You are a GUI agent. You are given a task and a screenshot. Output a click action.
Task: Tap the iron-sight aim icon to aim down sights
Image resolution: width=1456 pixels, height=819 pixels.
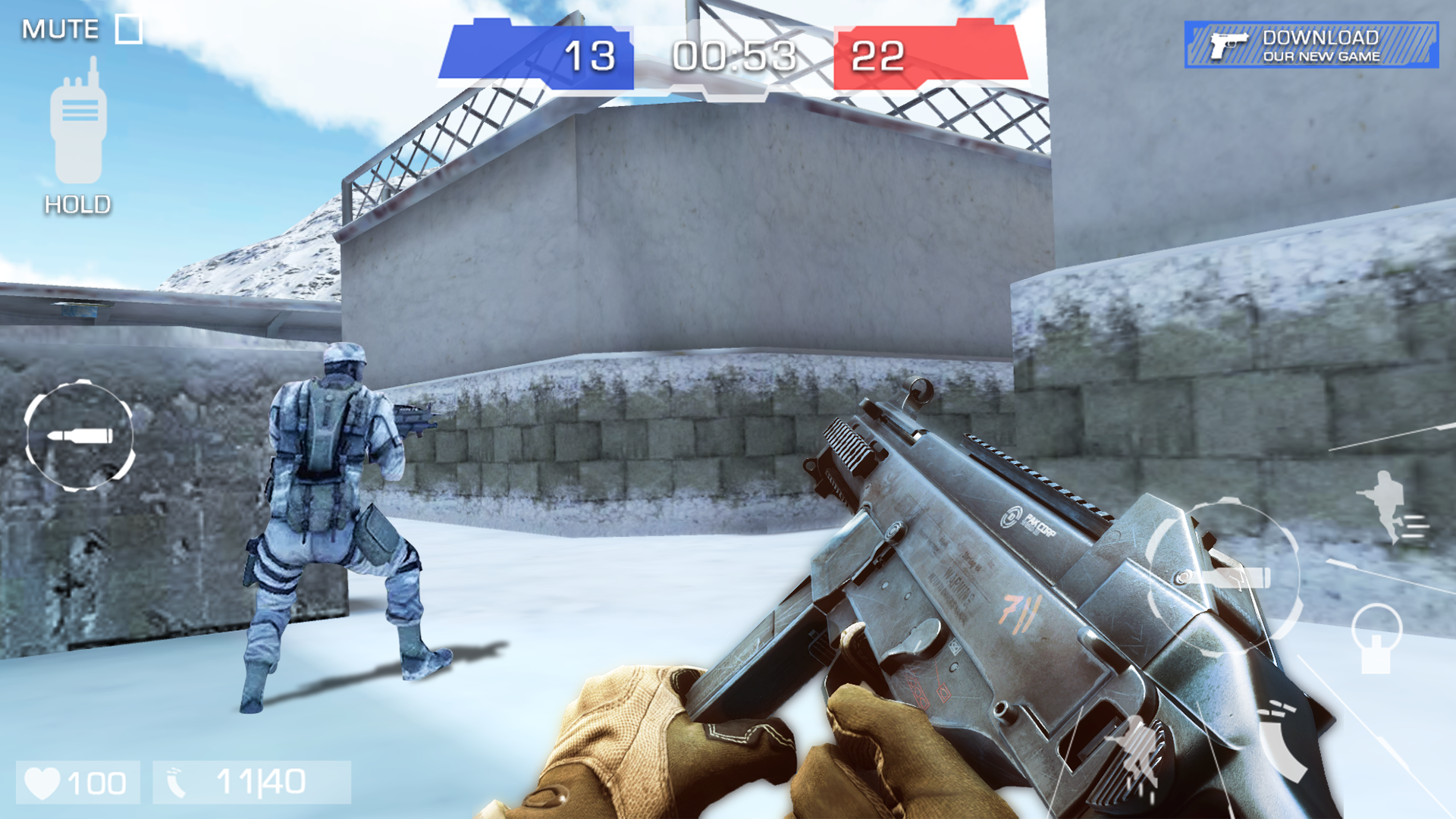tap(1376, 641)
